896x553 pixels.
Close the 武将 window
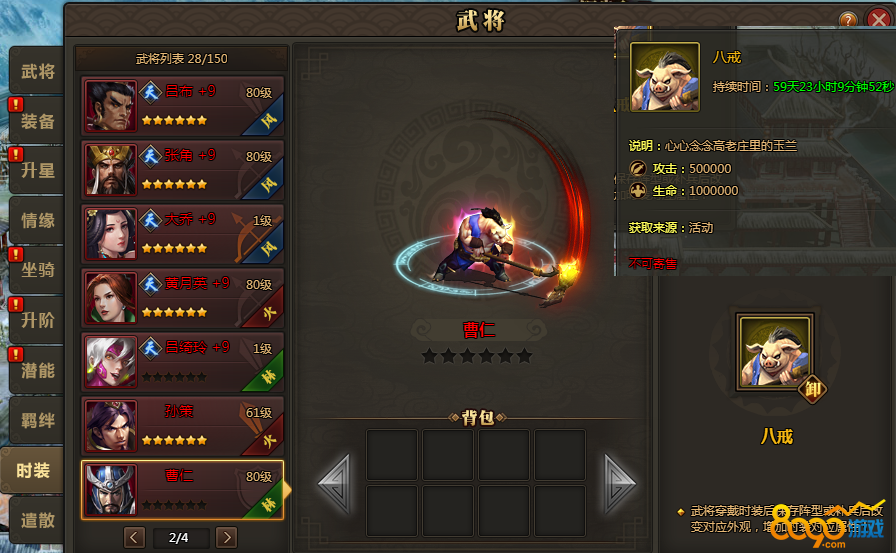click(879, 19)
